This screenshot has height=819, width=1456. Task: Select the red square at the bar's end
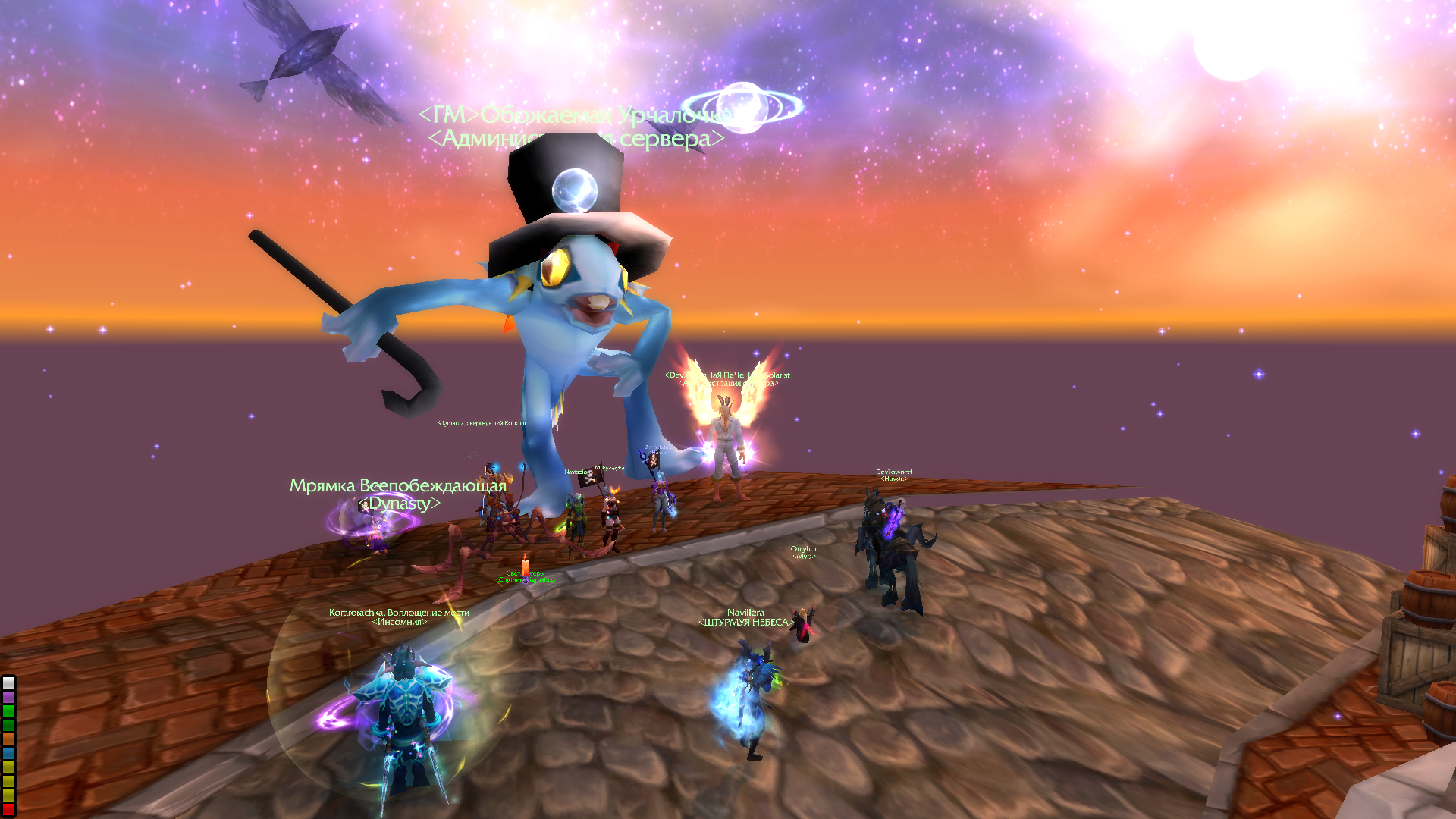[x=8, y=809]
